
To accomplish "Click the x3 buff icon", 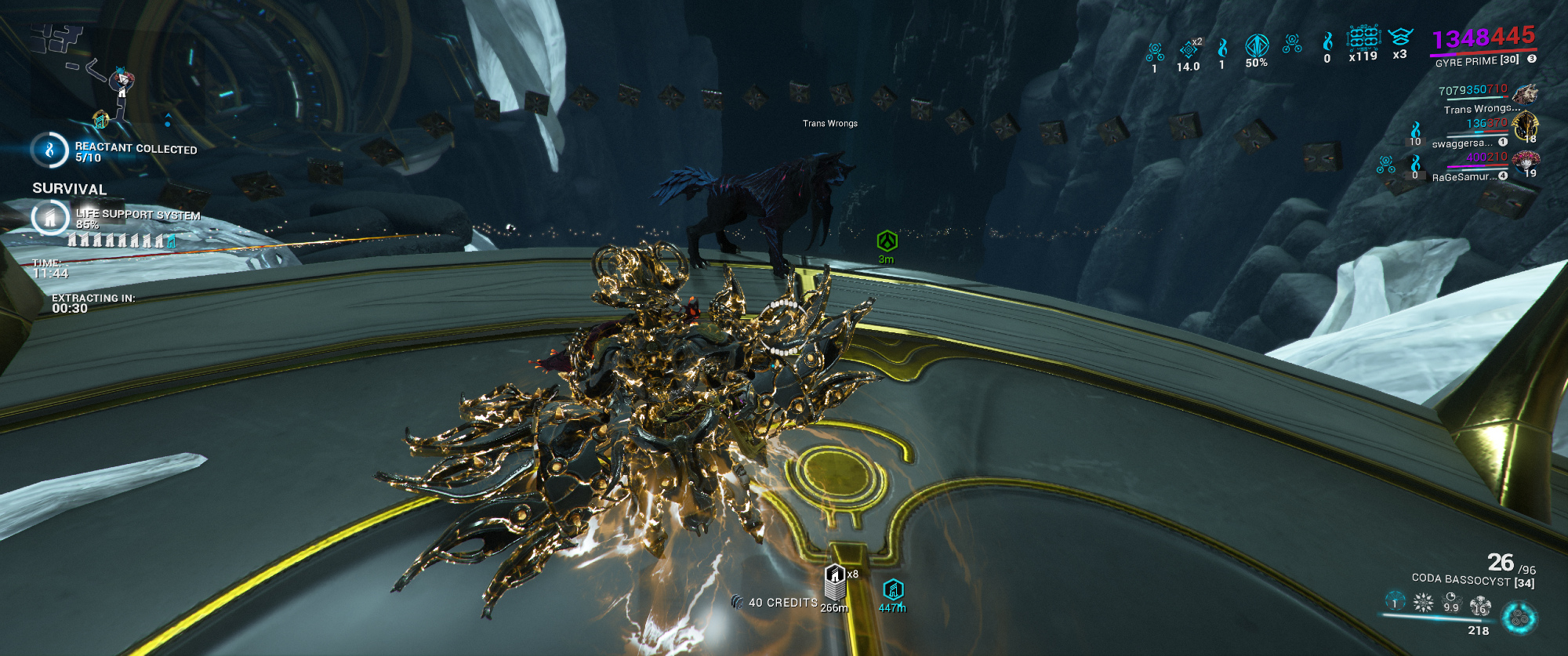I will tap(1399, 38).
